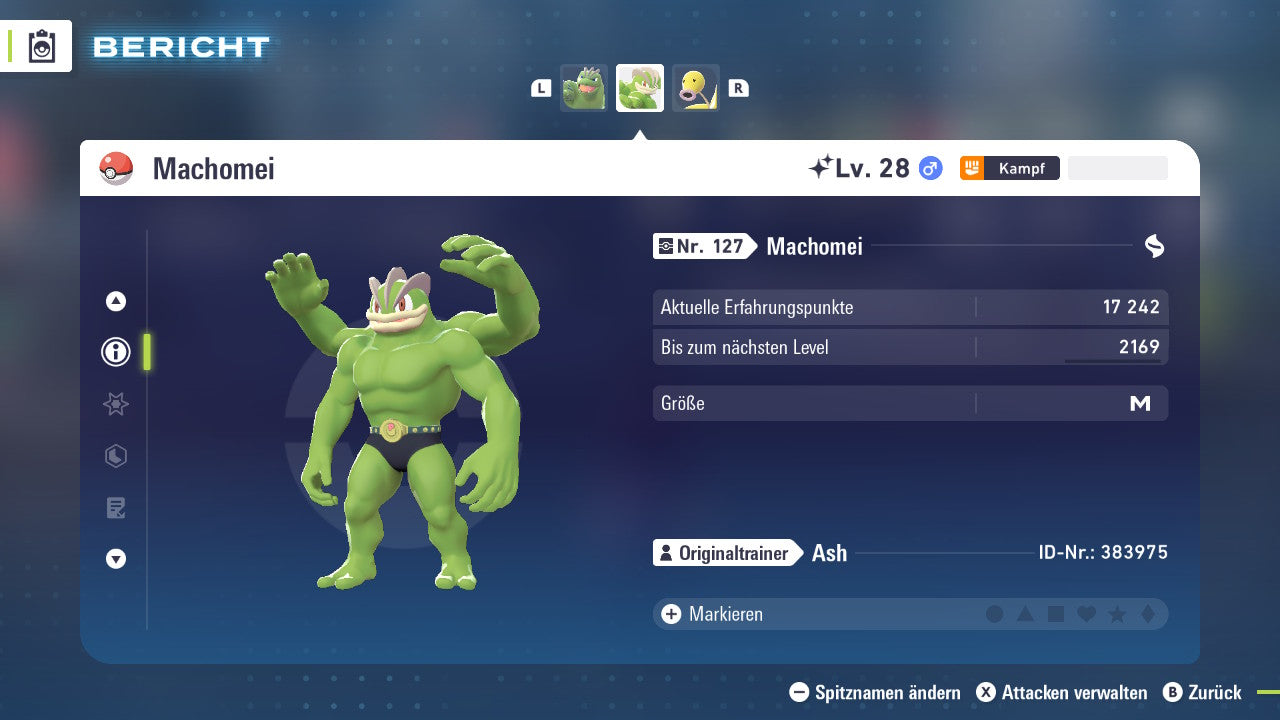Click Spitznamen ändern at the bottom
Viewport: 1280px width, 720px height.
(x=880, y=692)
